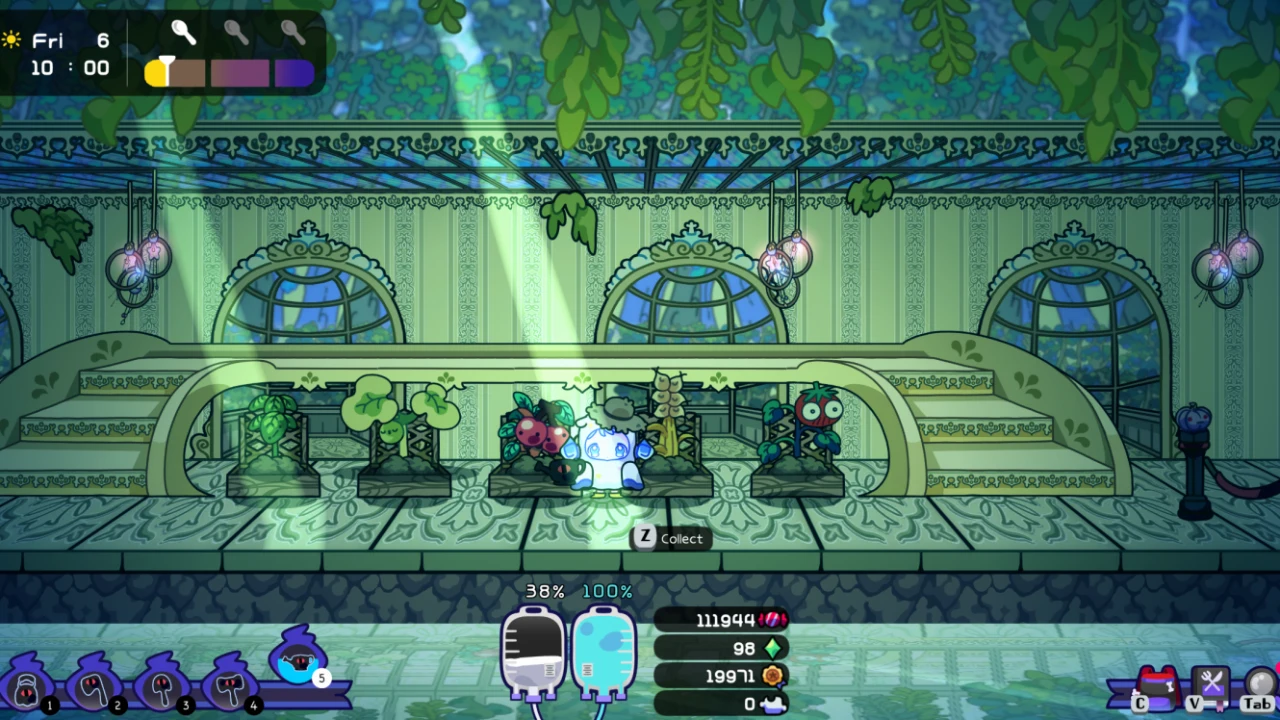
Task: Select the axe tool in slot 2
Action: tap(95, 687)
